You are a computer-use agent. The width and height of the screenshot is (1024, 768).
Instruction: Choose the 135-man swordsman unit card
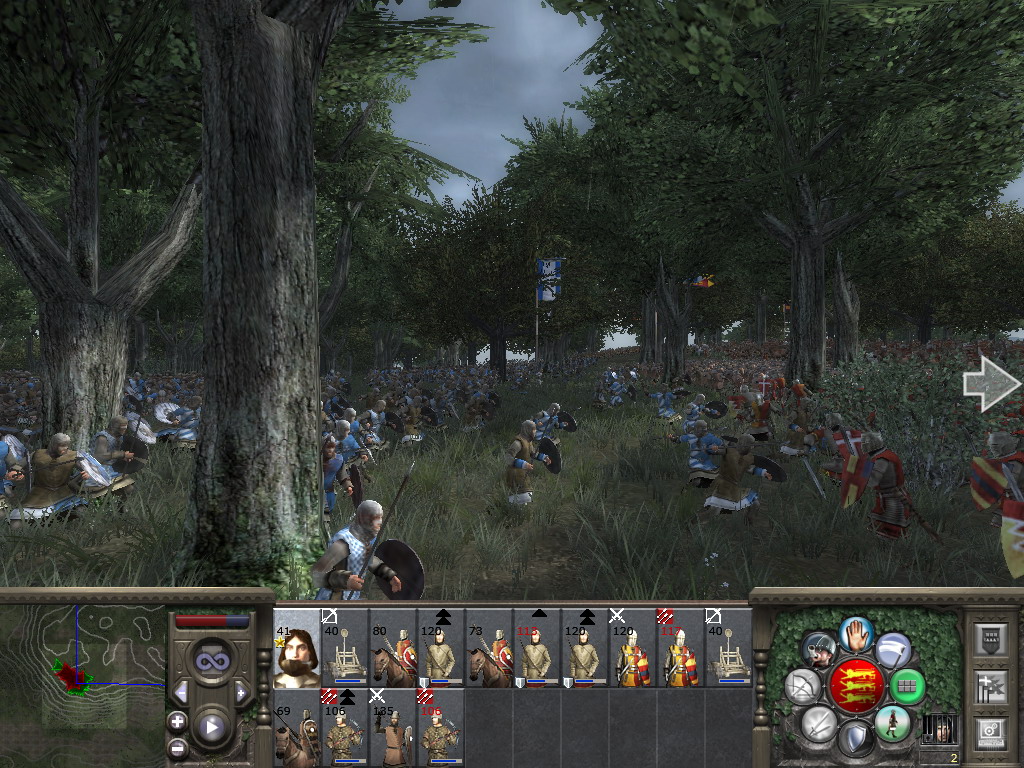point(393,727)
